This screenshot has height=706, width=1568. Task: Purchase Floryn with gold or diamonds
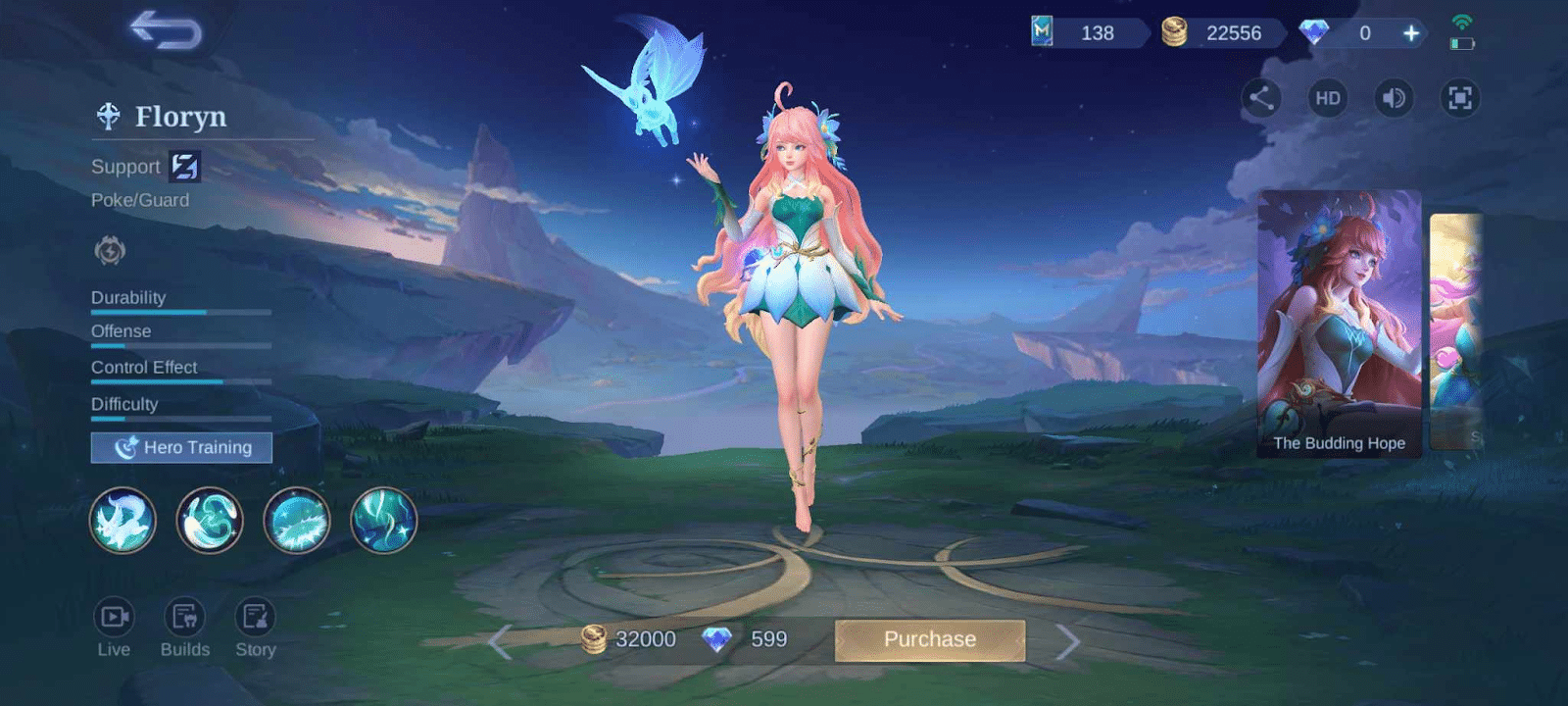[928, 638]
